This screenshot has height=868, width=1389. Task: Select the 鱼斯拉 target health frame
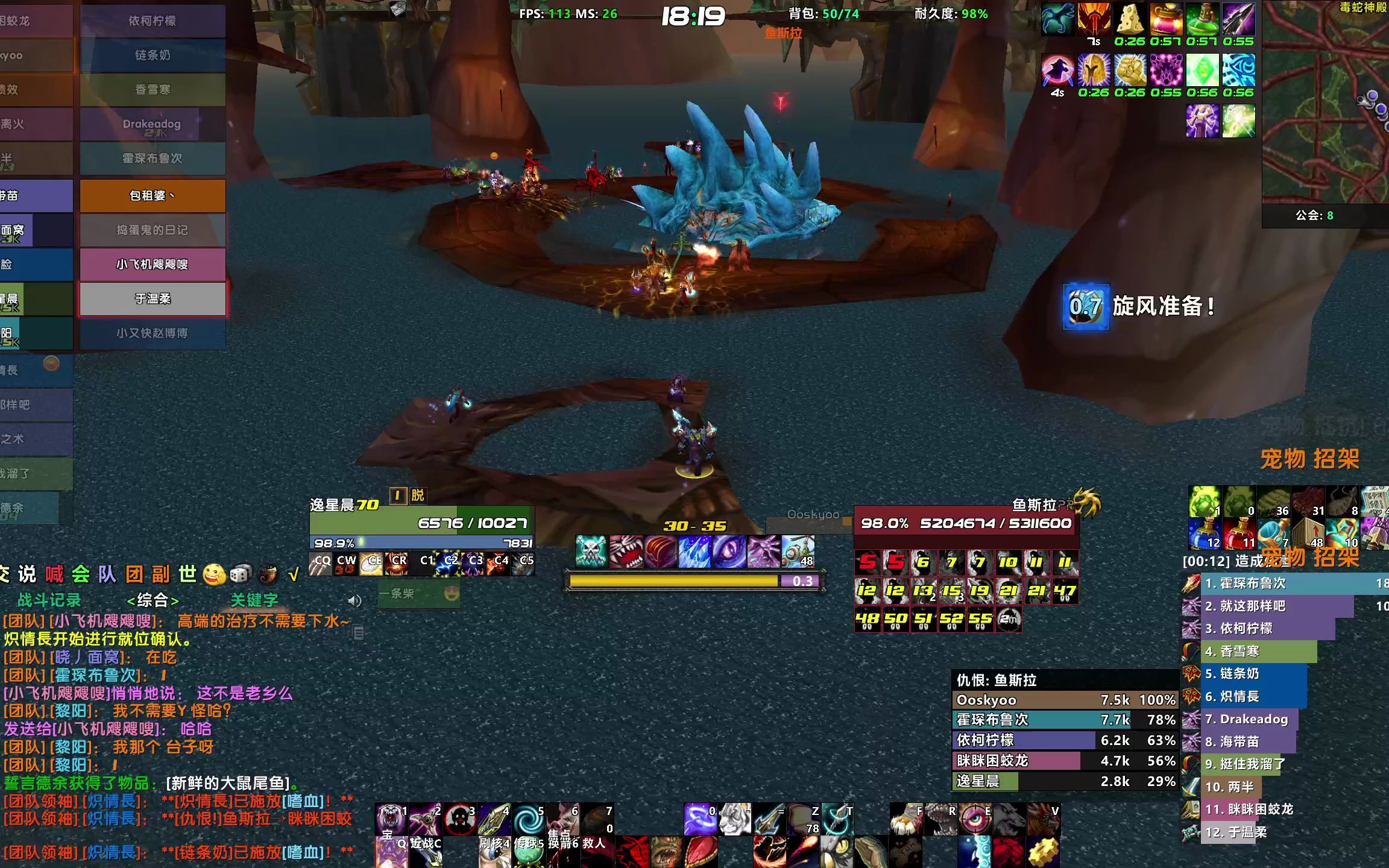966,523
